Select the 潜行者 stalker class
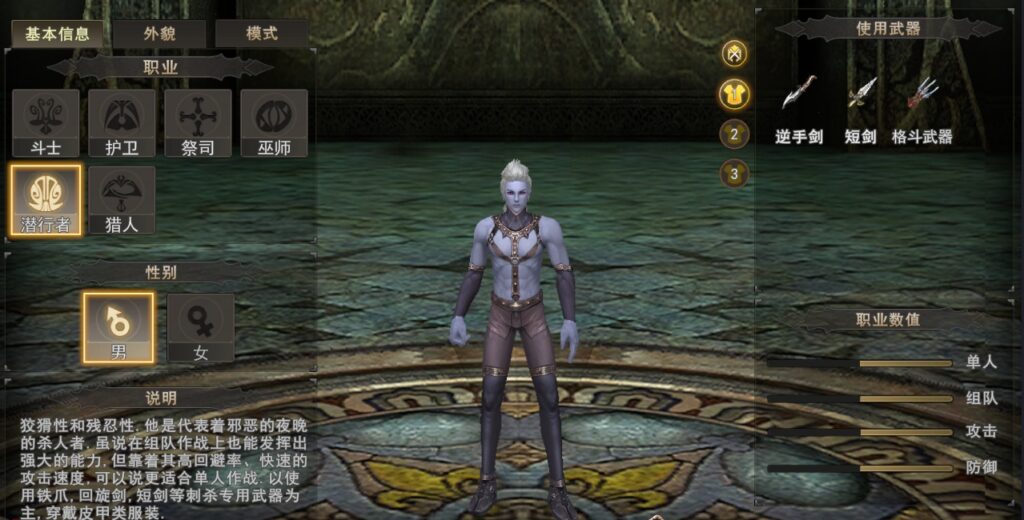The height and width of the screenshot is (520, 1024). [46, 200]
